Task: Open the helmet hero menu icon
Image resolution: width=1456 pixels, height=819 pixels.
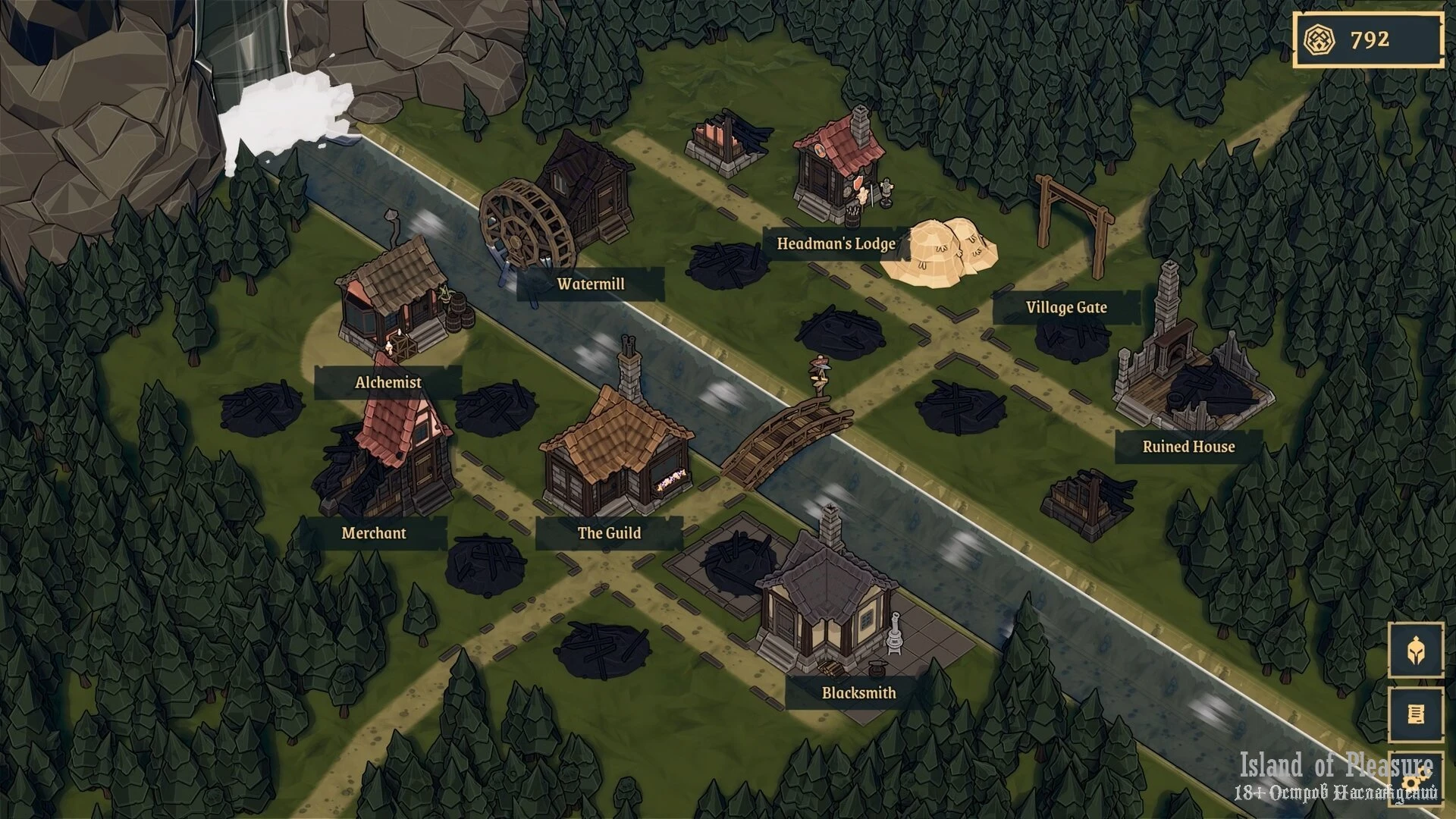Action: click(1415, 650)
